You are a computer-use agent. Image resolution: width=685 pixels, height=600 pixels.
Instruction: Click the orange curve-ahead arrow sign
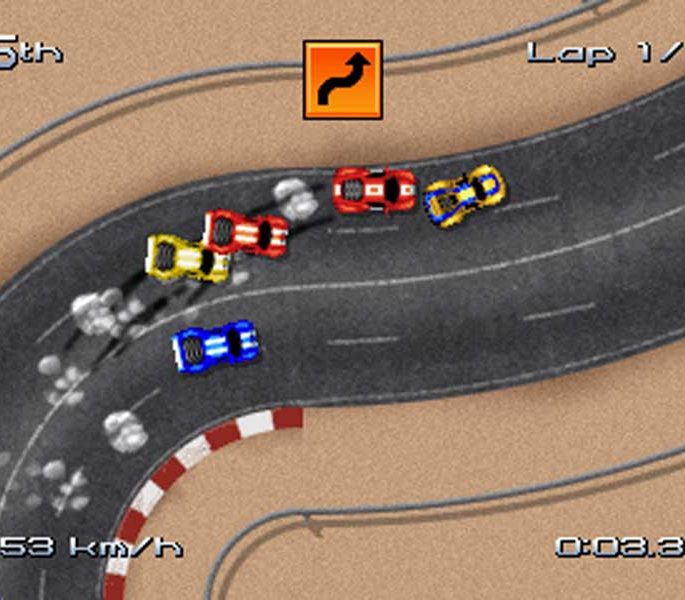tap(343, 80)
